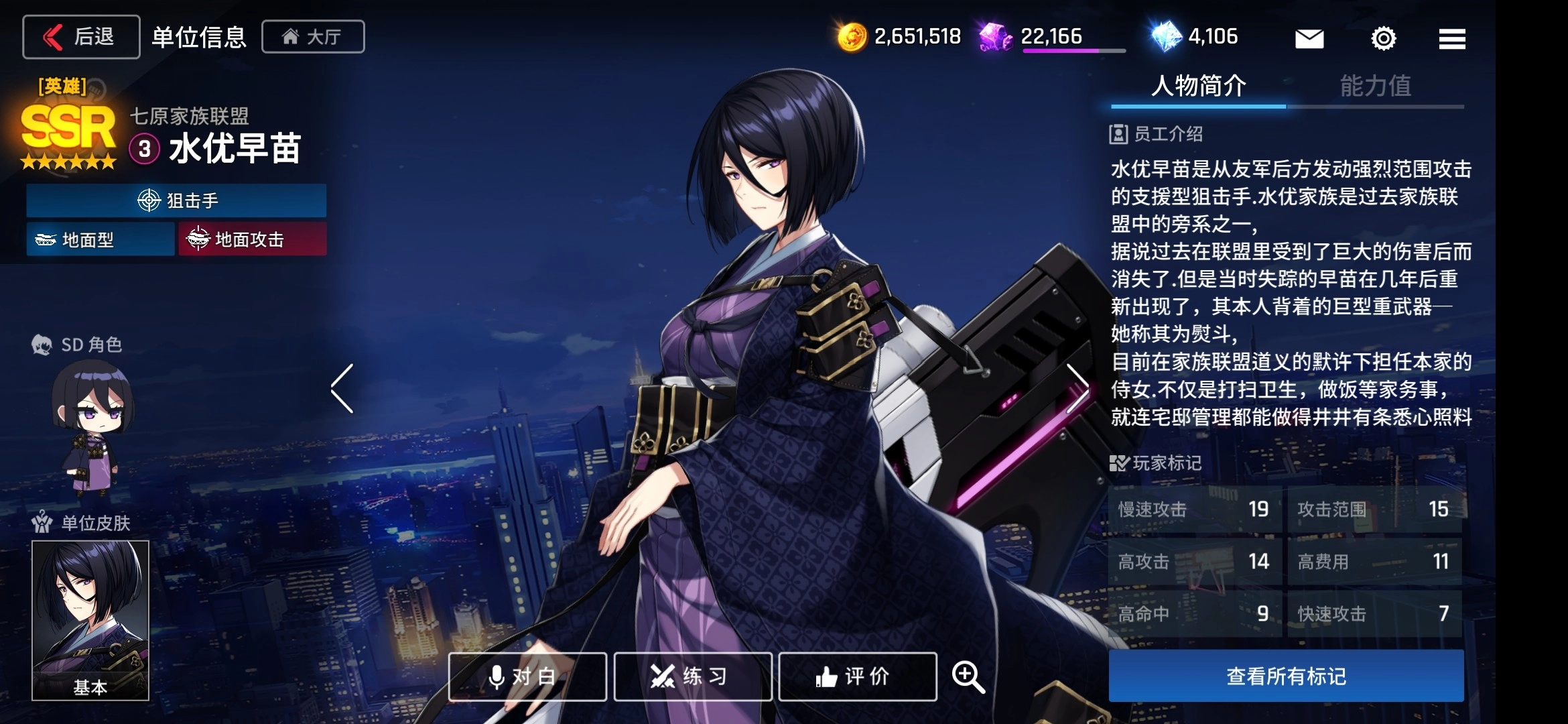Screen dimensions: 1568x724
Task: Choose the 慢速攻击 player tag
Action: tap(1194, 509)
